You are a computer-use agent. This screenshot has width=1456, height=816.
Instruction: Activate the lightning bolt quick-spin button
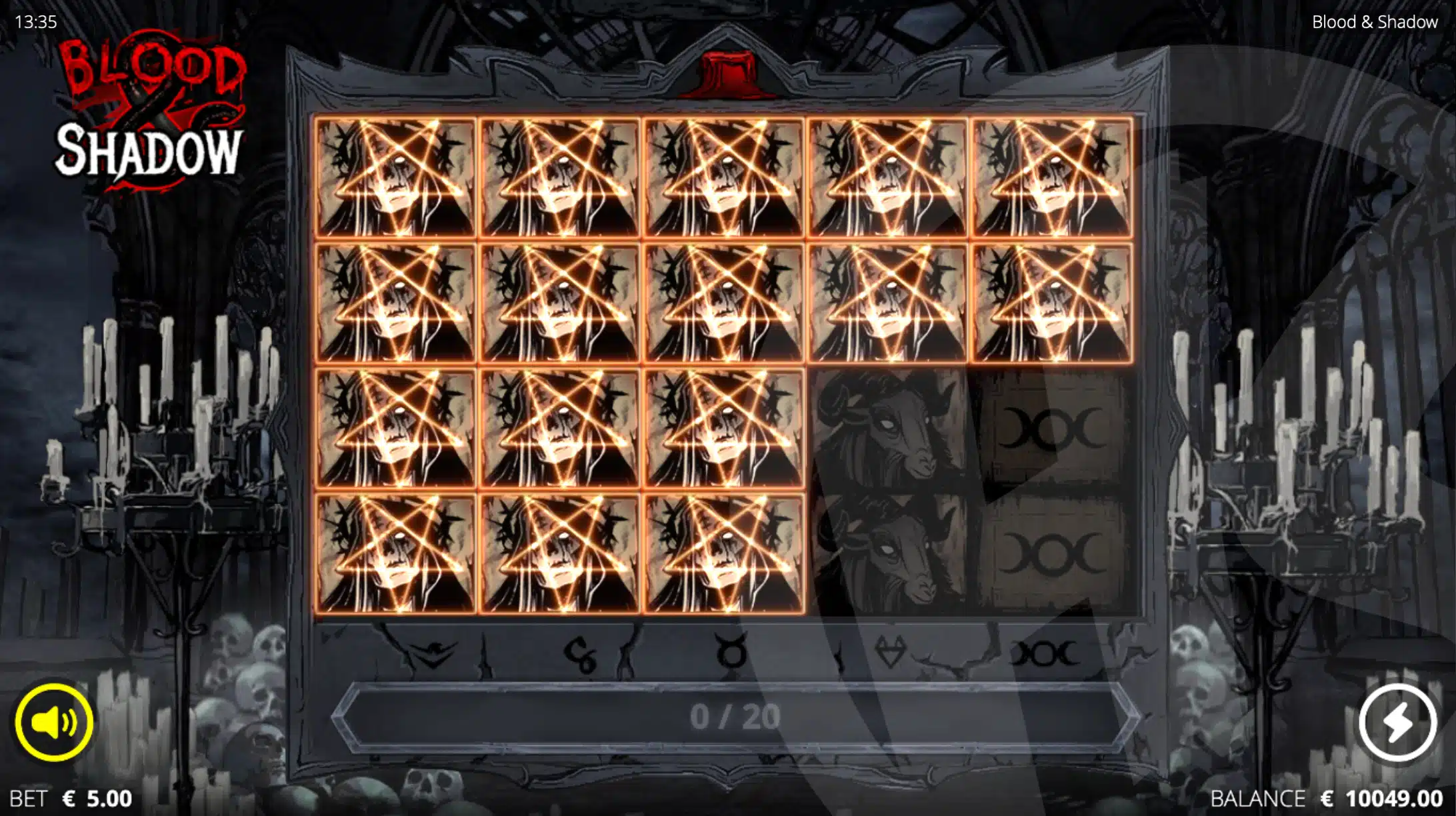click(1397, 722)
